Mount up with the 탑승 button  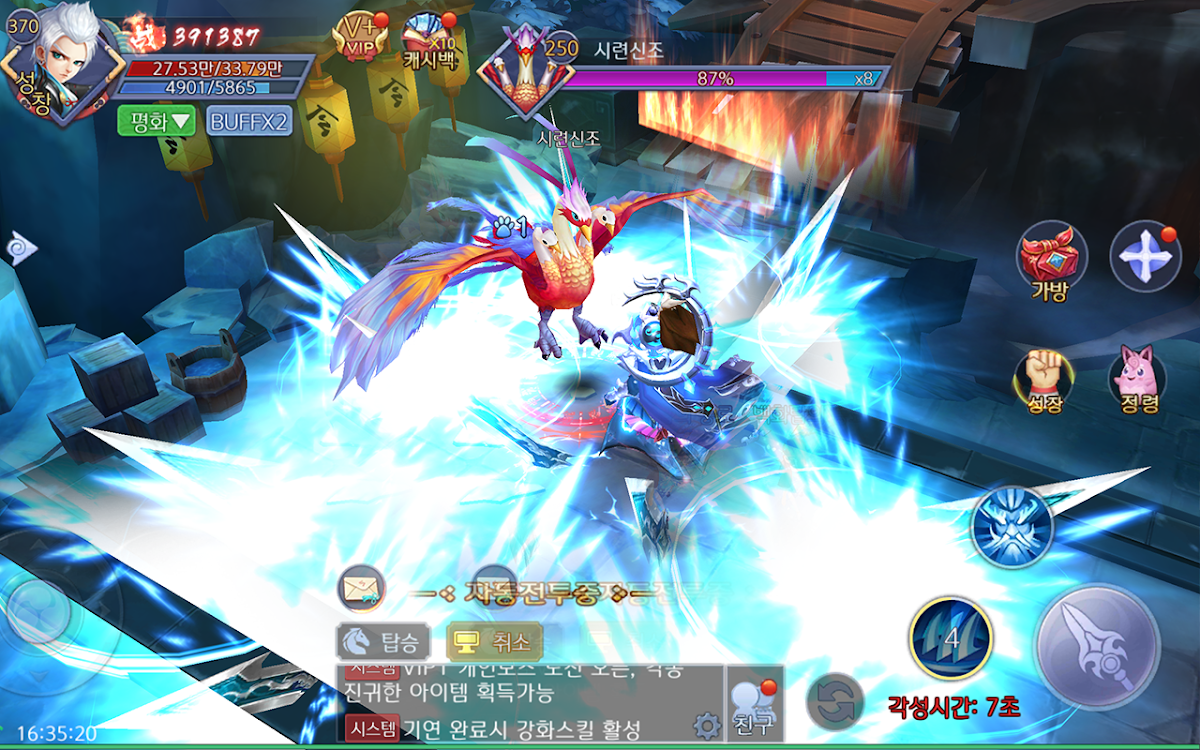[x=383, y=640]
